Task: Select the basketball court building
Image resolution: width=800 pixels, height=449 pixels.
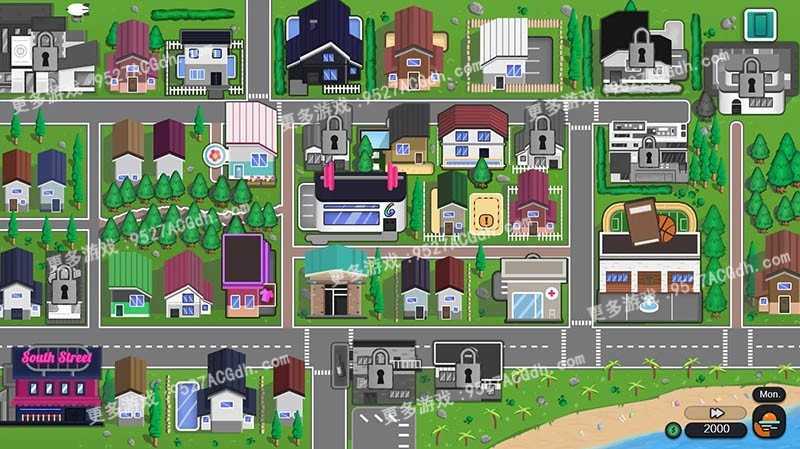Action: tap(649, 258)
